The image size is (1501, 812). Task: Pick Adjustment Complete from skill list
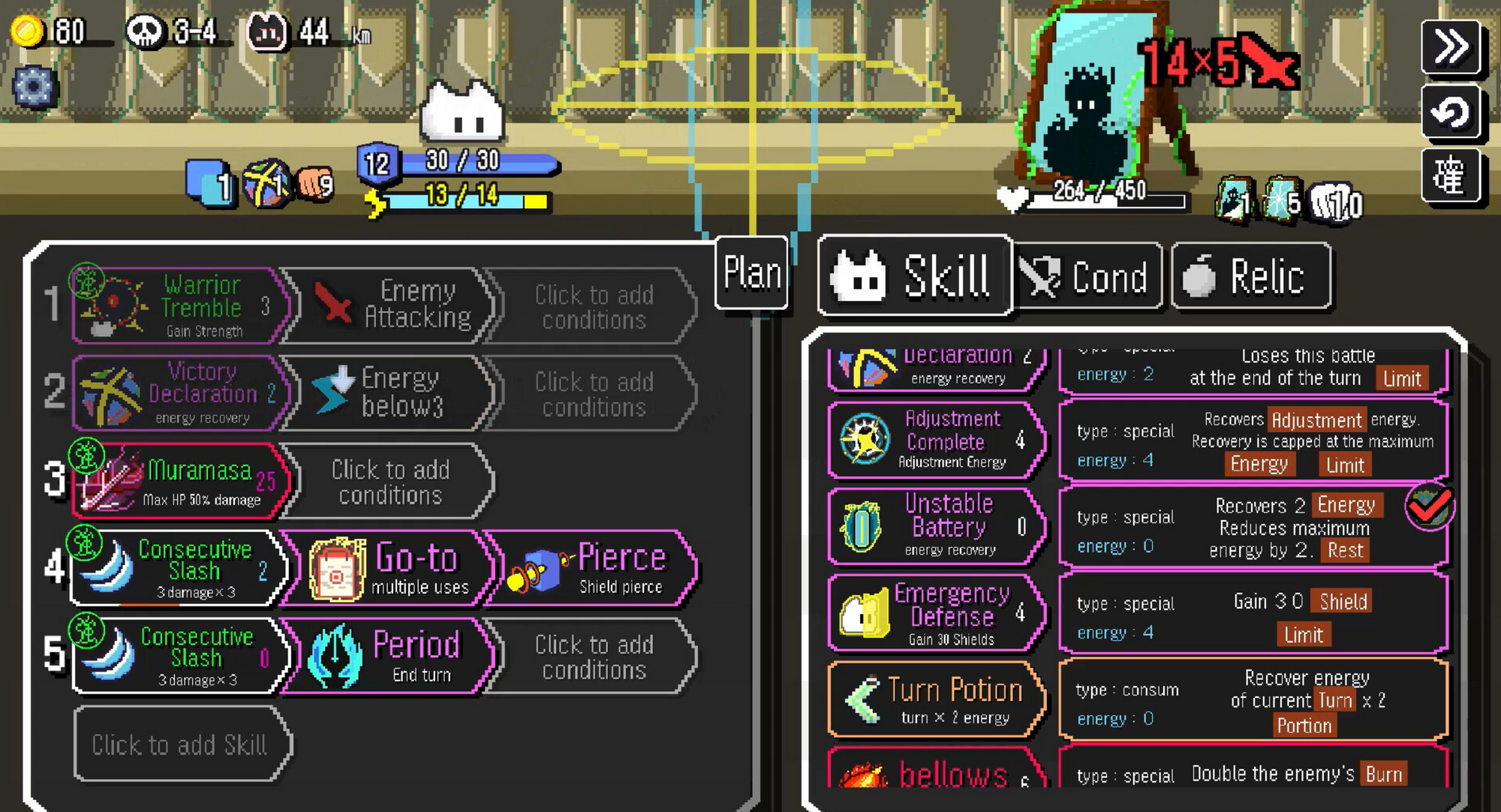(937, 440)
